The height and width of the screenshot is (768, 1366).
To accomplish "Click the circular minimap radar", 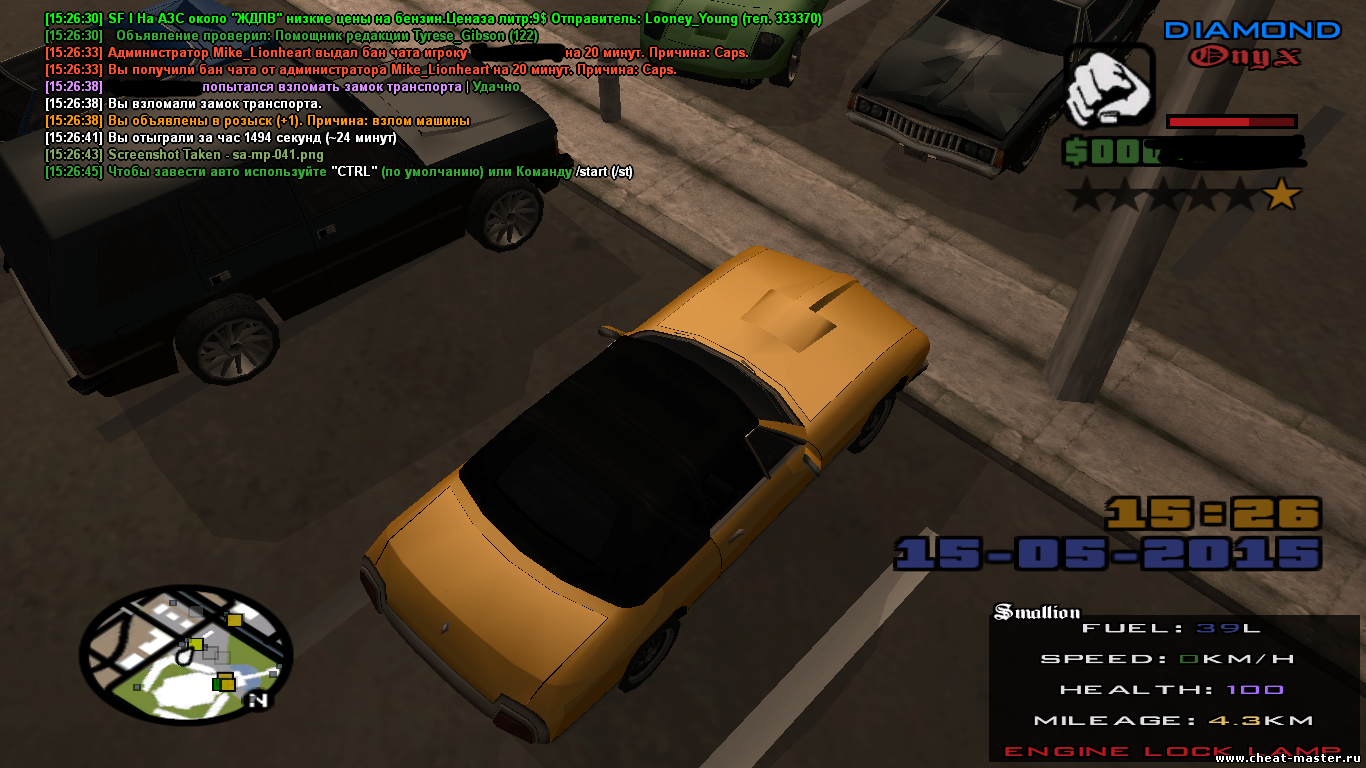I will [x=186, y=655].
